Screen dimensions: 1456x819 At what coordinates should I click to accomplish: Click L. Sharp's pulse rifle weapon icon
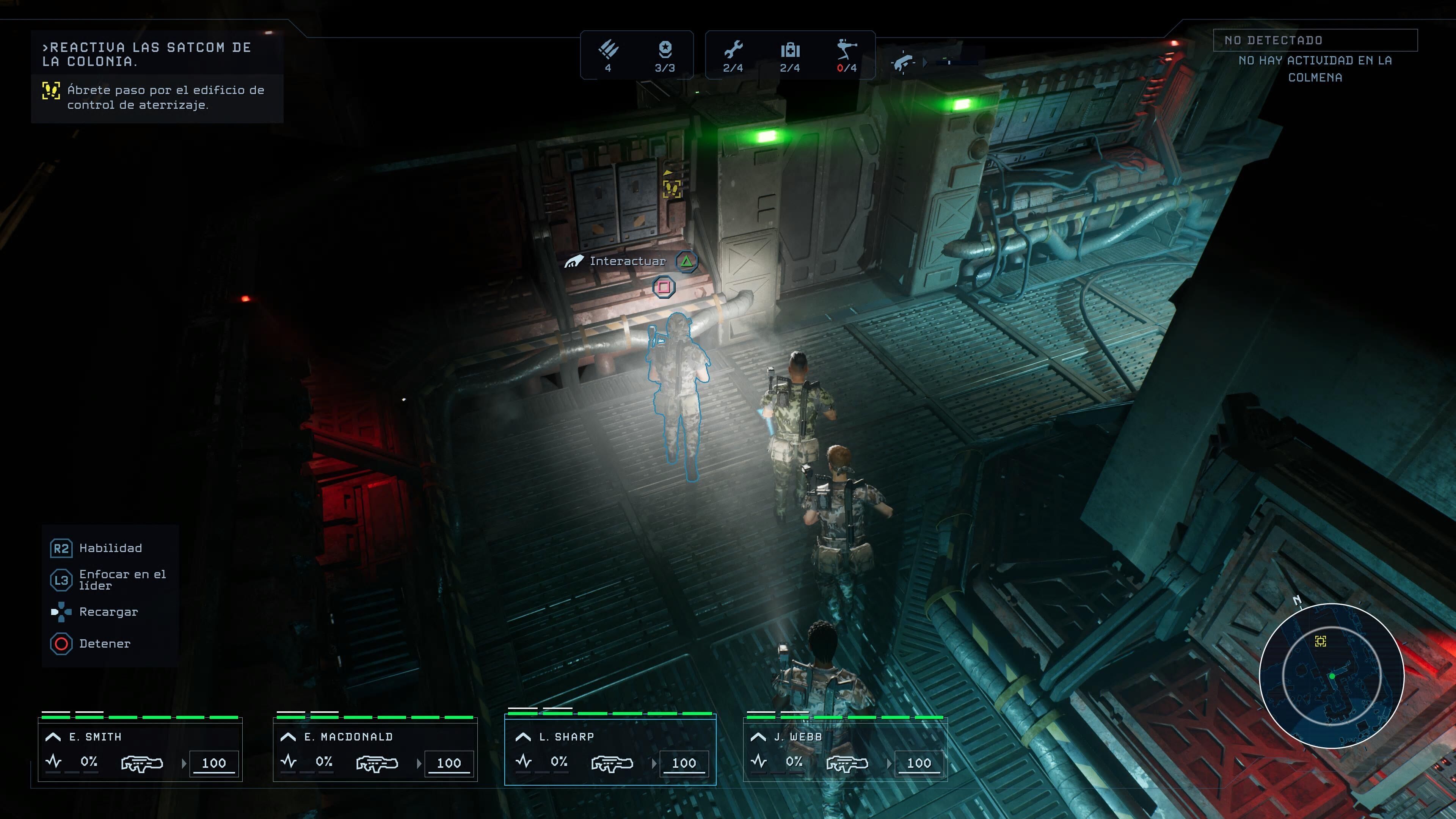coord(612,764)
